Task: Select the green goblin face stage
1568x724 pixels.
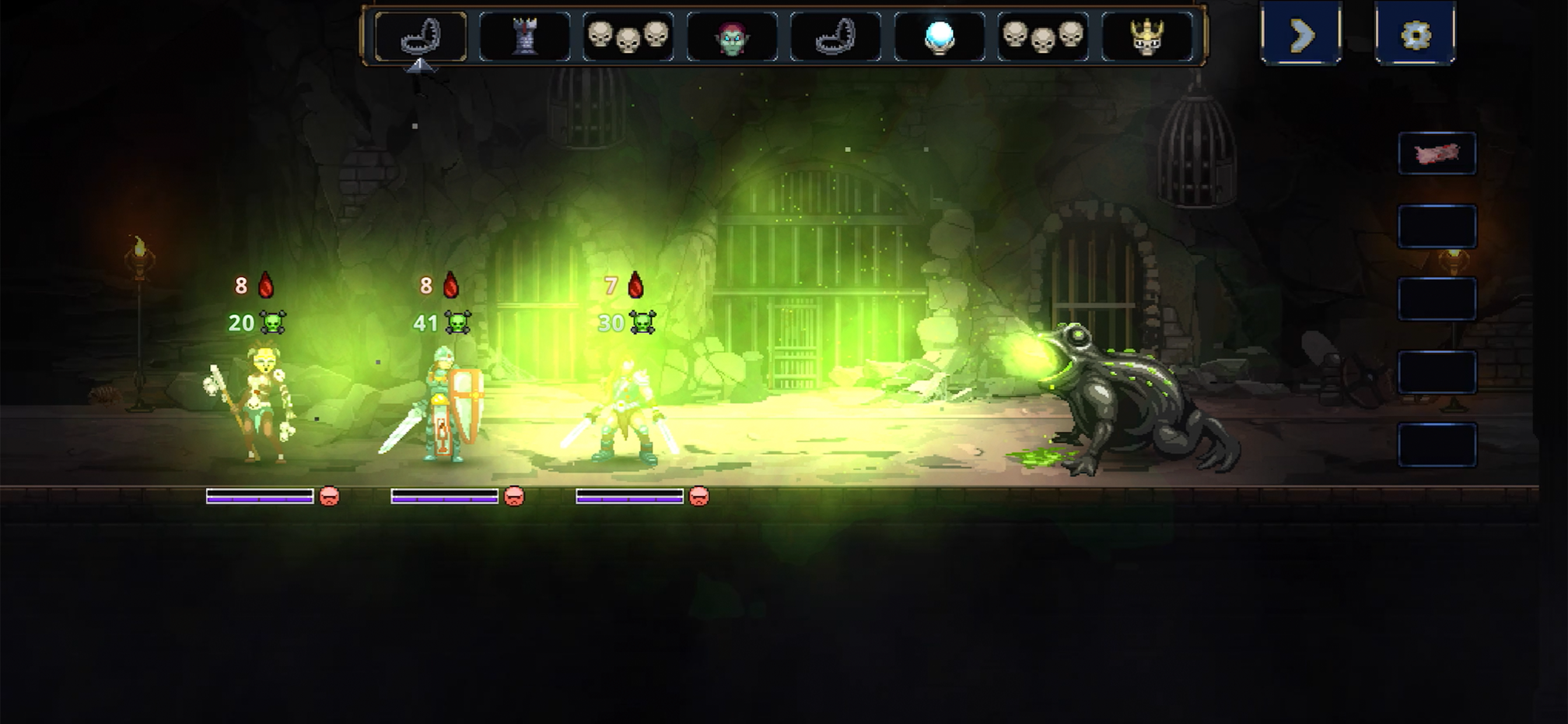Action: click(731, 38)
